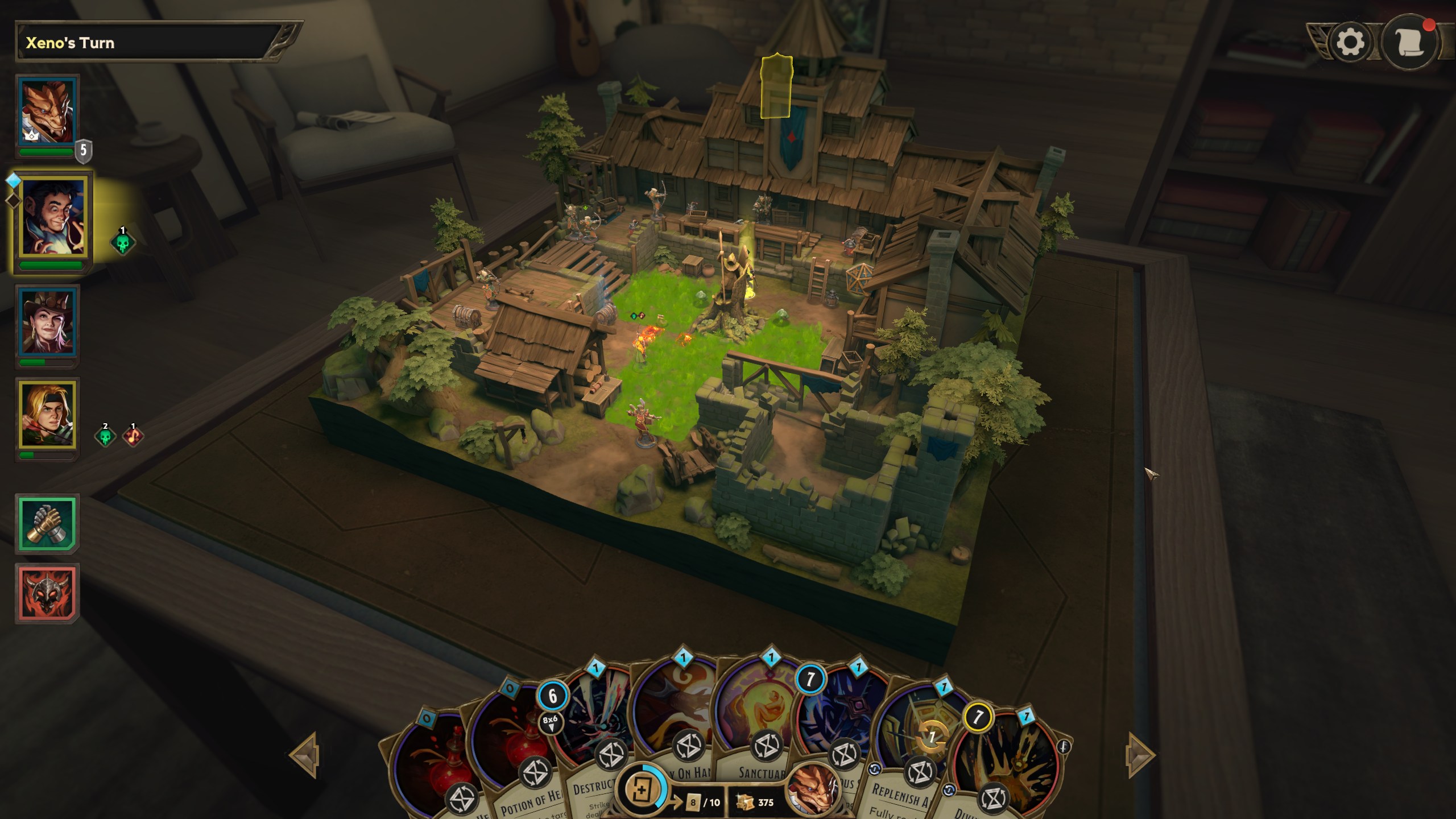Select the blonde archer portrait
The height and width of the screenshot is (819, 1456).
pos(47,414)
